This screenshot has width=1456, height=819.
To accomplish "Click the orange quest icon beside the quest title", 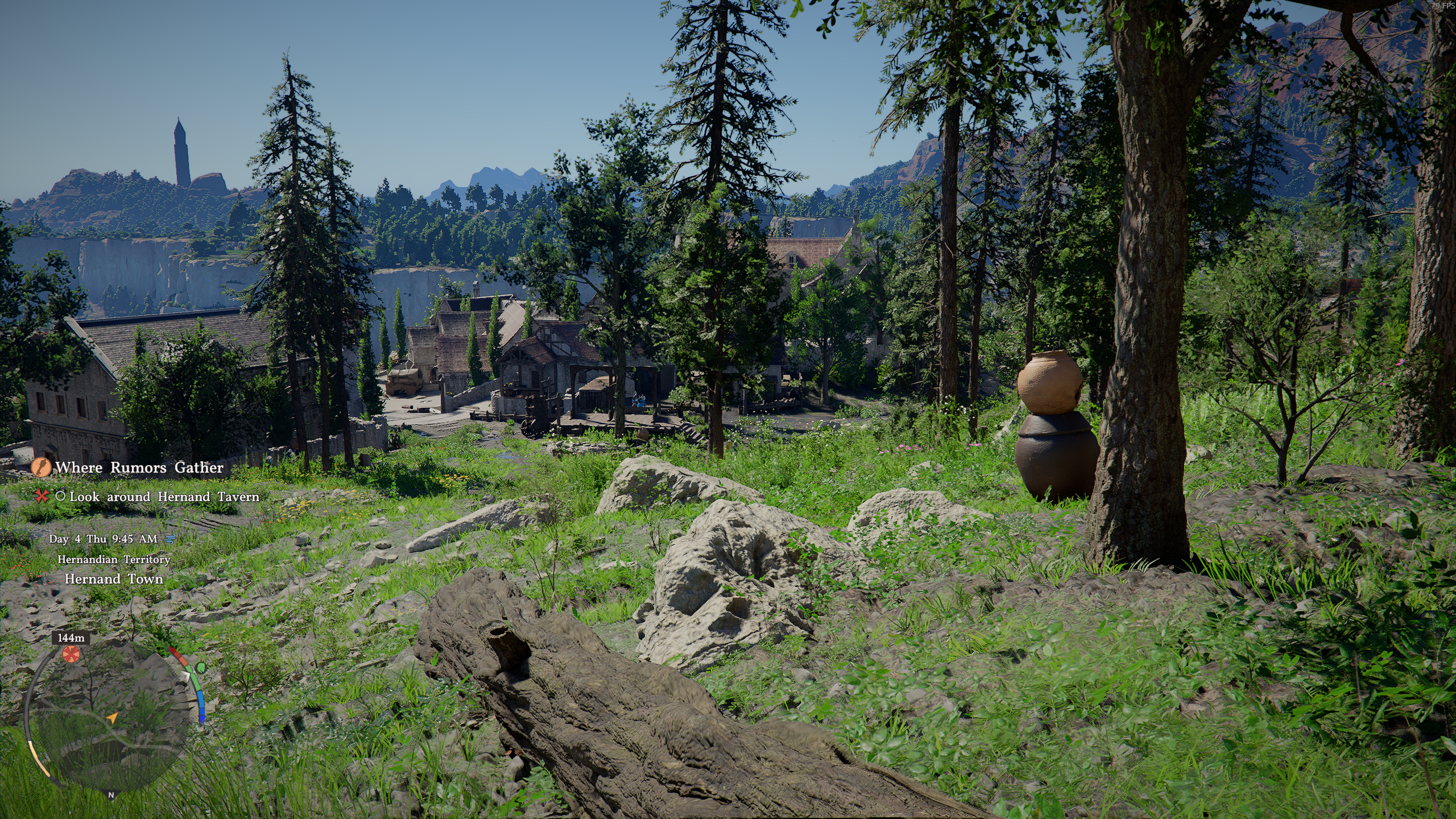I will pos(40,468).
